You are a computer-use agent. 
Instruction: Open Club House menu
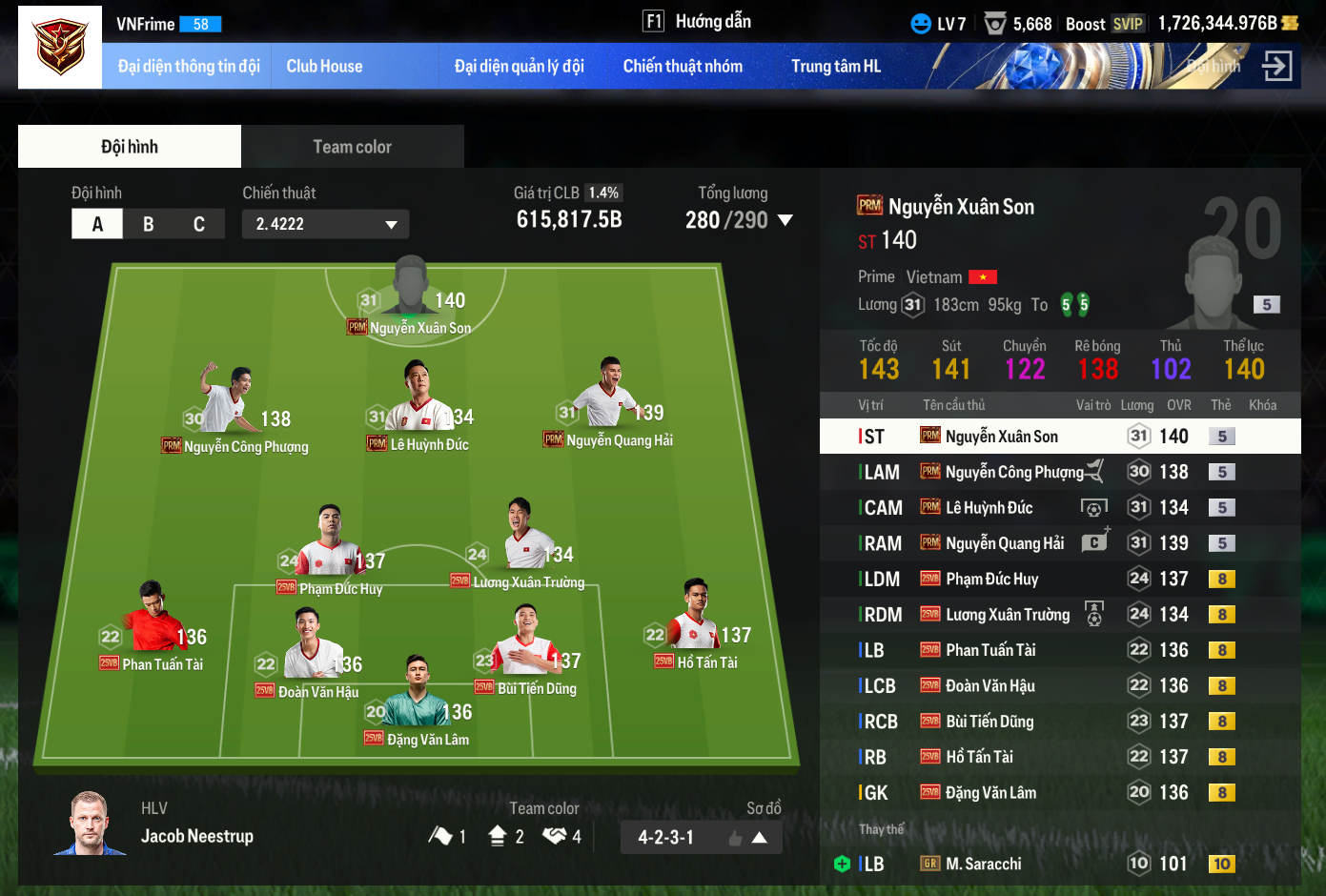click(x=324, y=67)
